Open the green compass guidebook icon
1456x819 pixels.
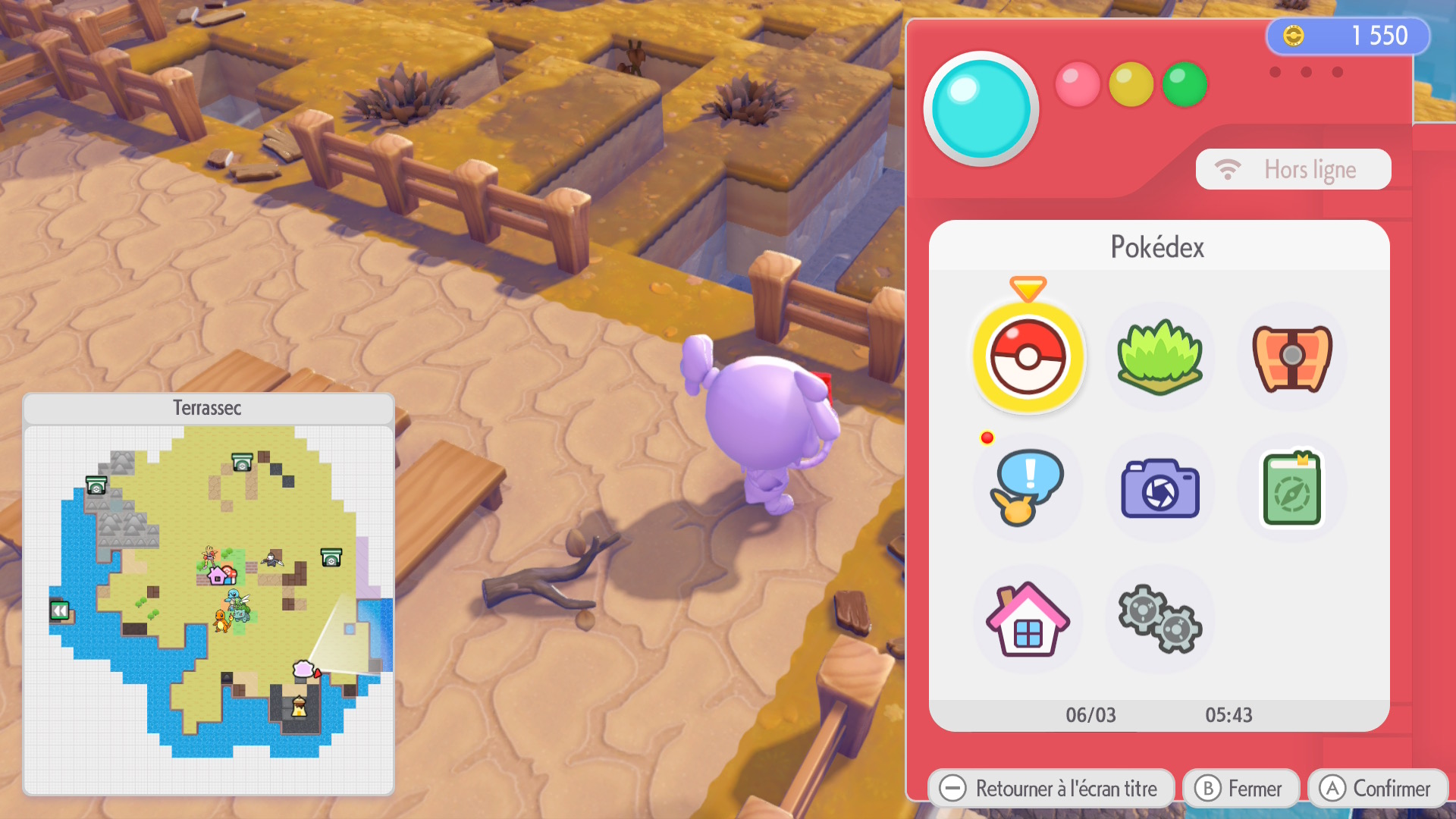(x=1291, y=488)
